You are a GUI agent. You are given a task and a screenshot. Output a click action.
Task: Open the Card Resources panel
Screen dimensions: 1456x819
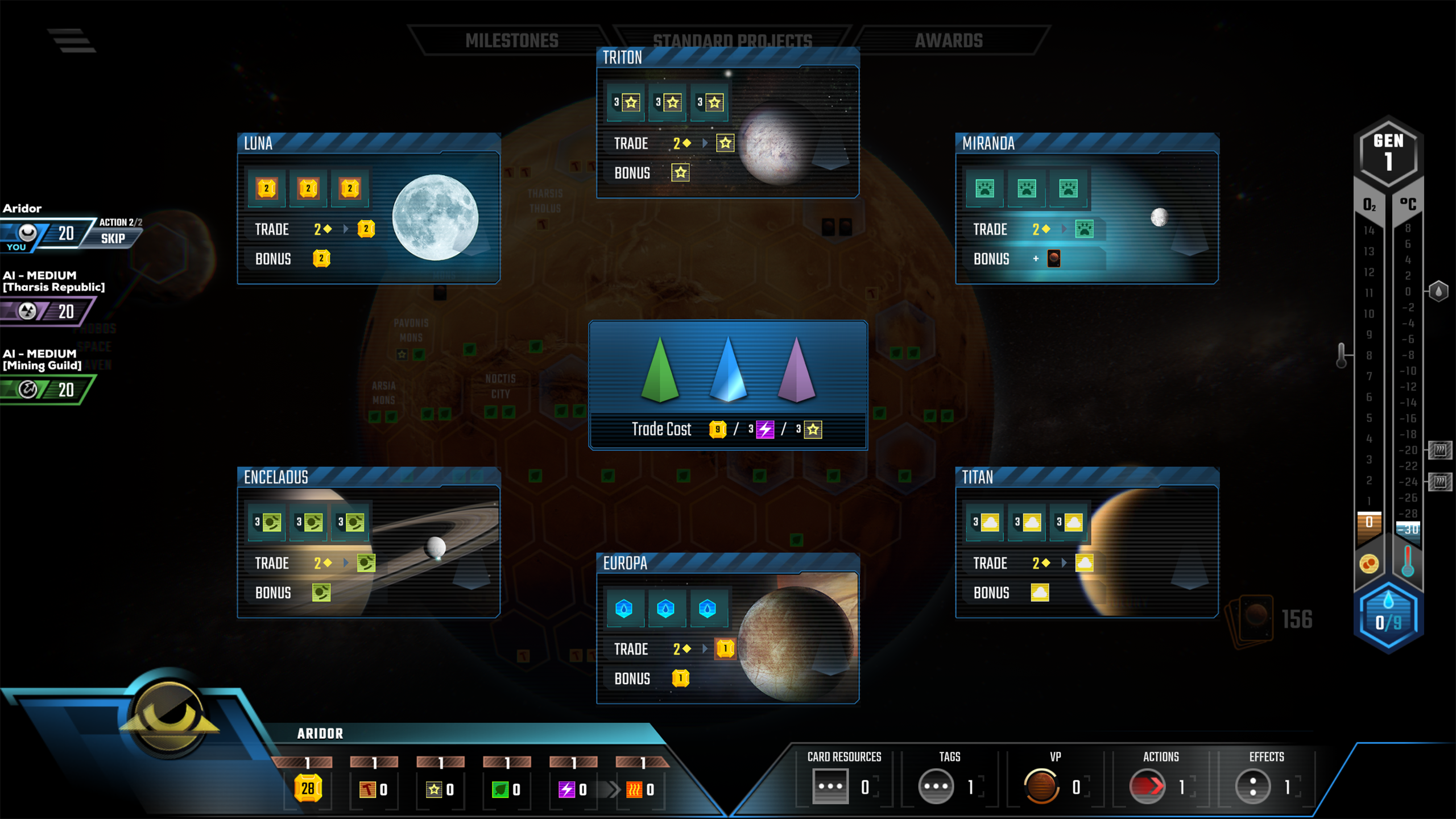830,787
